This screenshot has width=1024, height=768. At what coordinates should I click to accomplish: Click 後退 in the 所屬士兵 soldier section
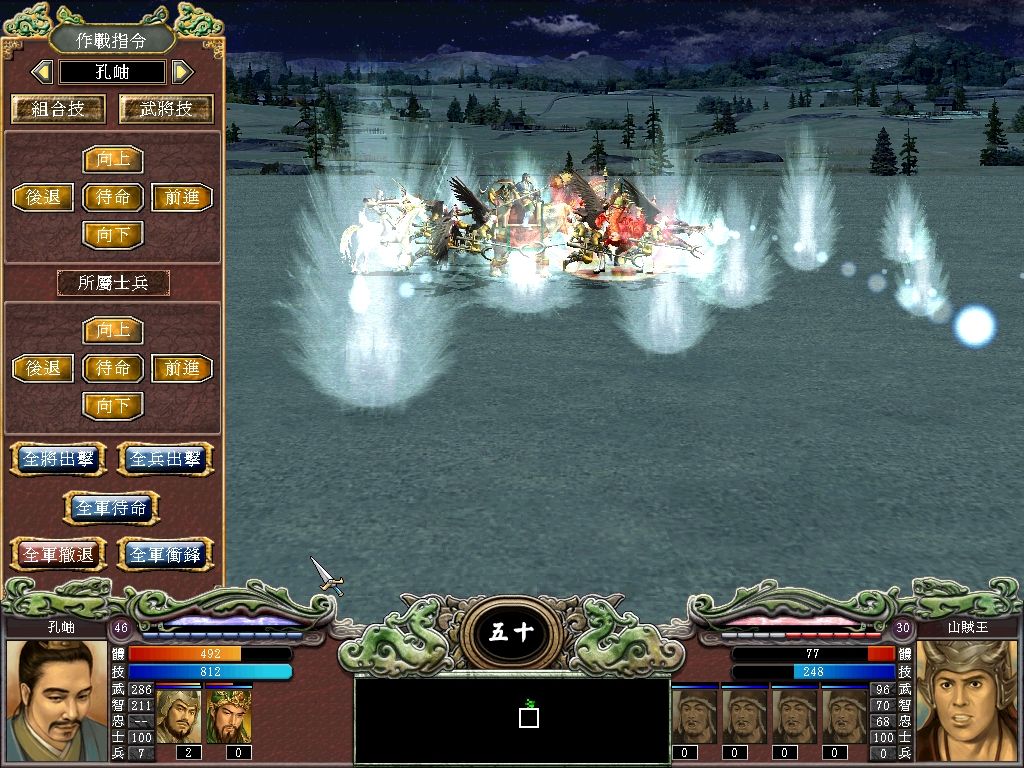pos(43,368)
